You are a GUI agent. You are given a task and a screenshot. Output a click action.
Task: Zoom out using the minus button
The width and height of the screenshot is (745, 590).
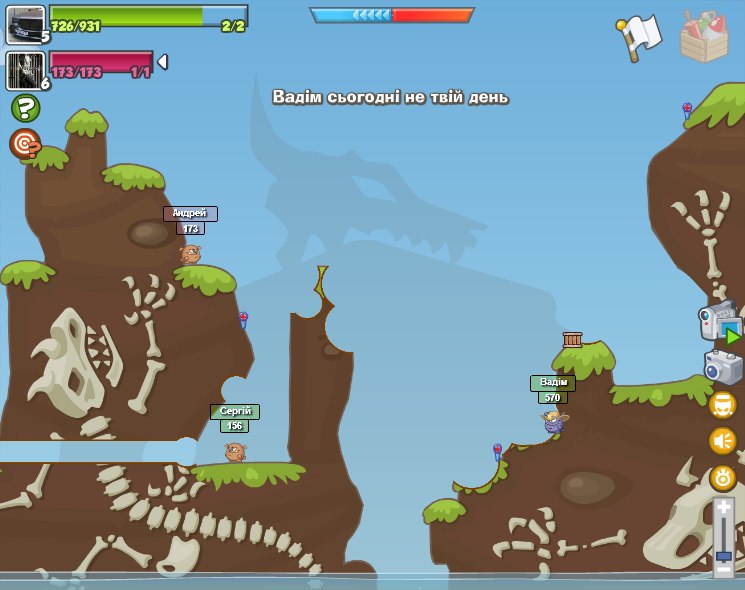[x=723, y=569]
